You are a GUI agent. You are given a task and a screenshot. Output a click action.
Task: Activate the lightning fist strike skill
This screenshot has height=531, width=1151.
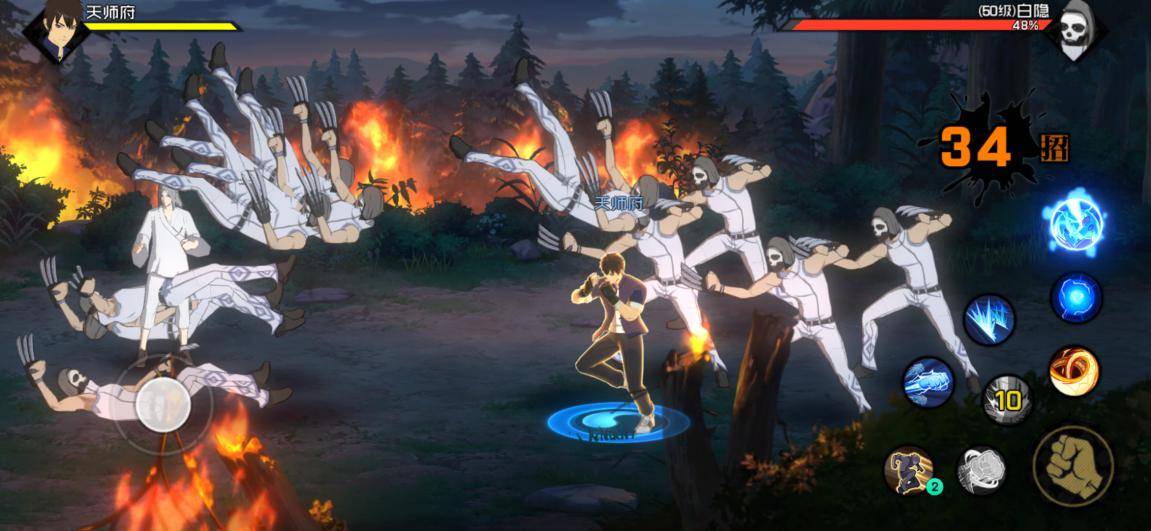coord(928,382)
